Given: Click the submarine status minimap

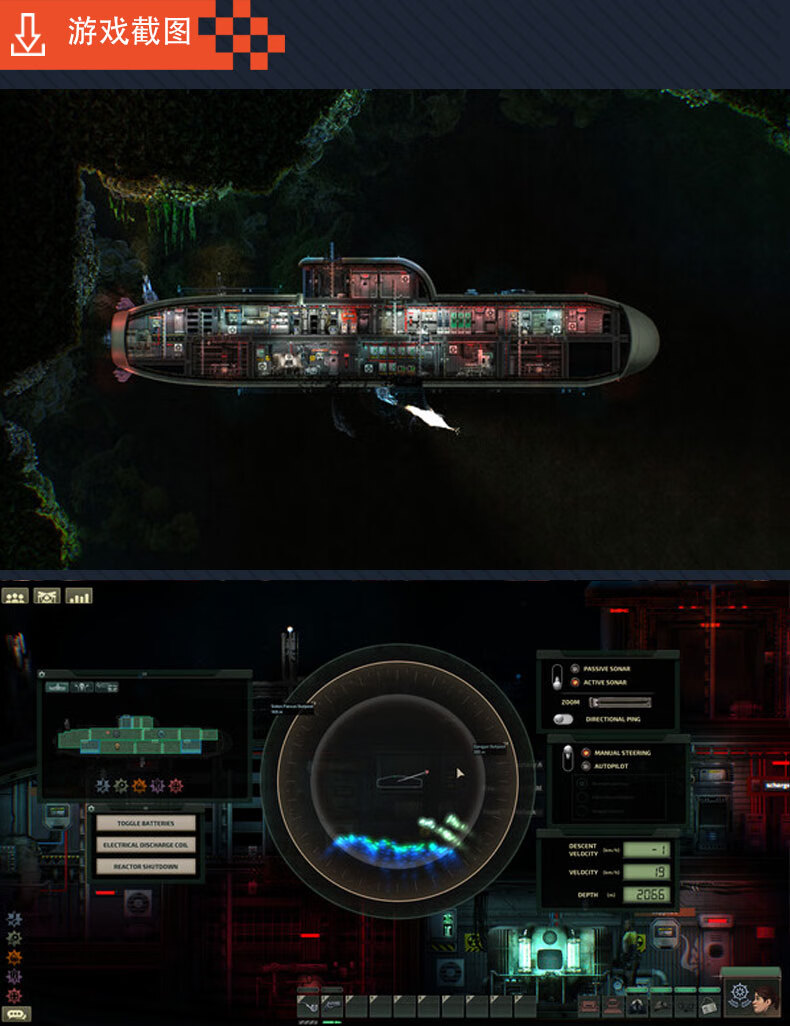Looking at the screenshot, I should (x=145, y=737).
